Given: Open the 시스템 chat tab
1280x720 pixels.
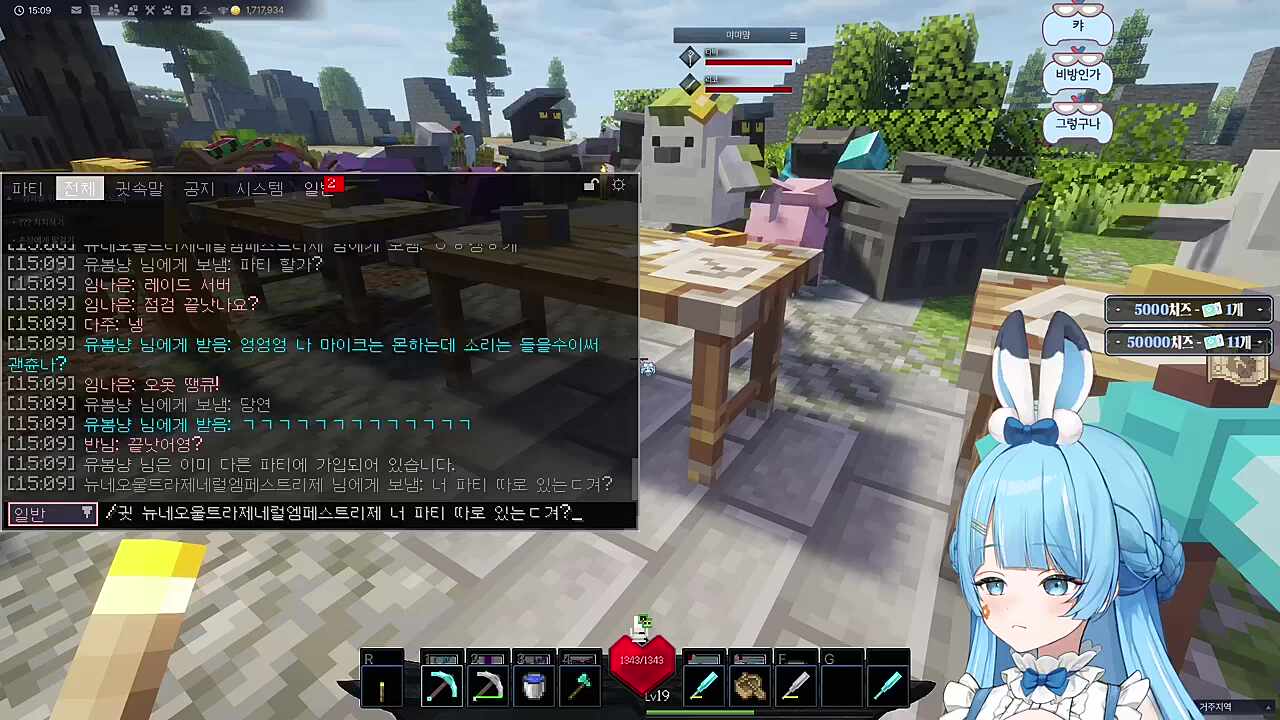Looking at the screenshot, I should coord(260,188).
